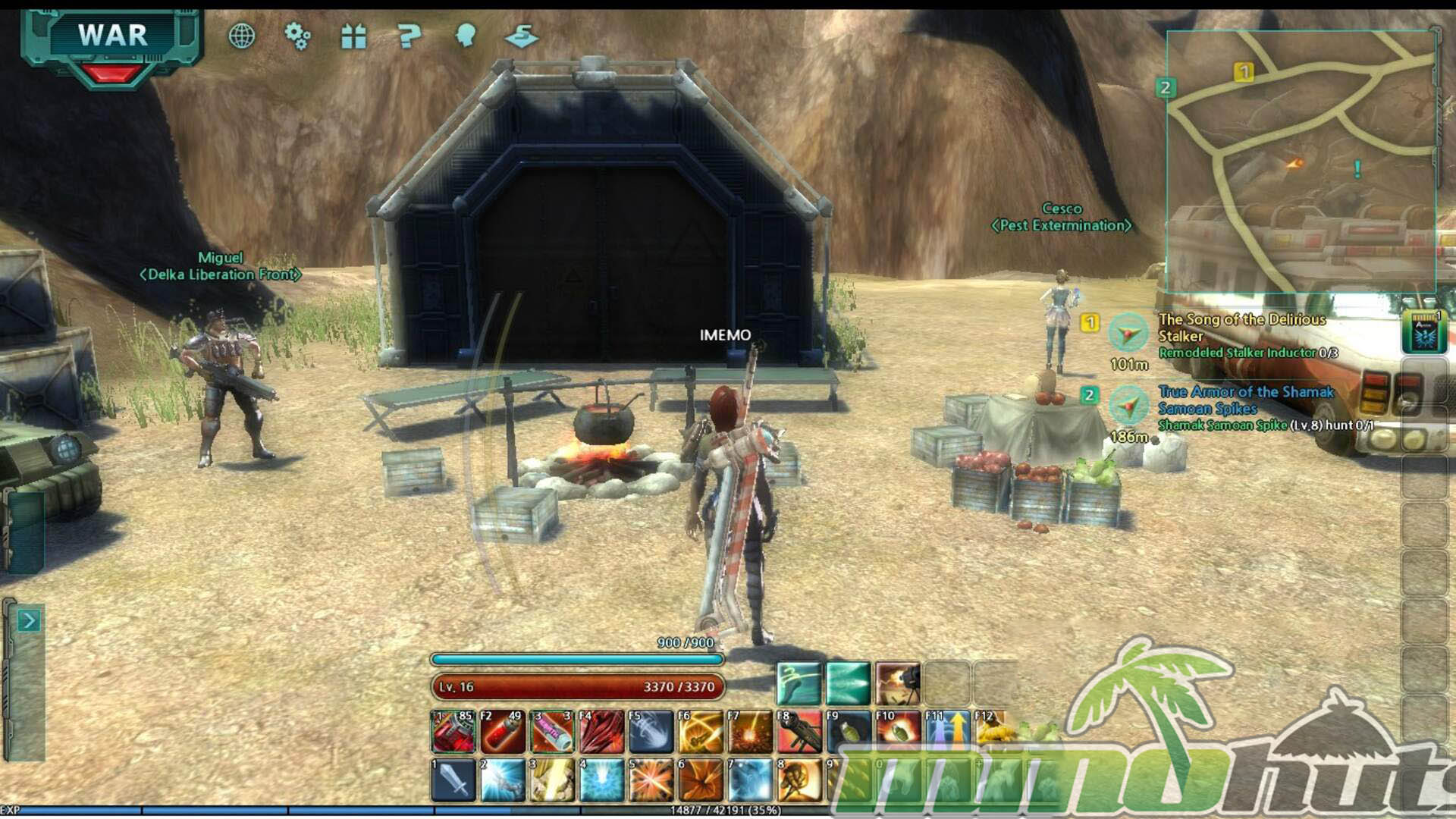1456x819 pixels.
Task: Select True Armor of the Shamak quest
Action: click(x=1245, y=400)
